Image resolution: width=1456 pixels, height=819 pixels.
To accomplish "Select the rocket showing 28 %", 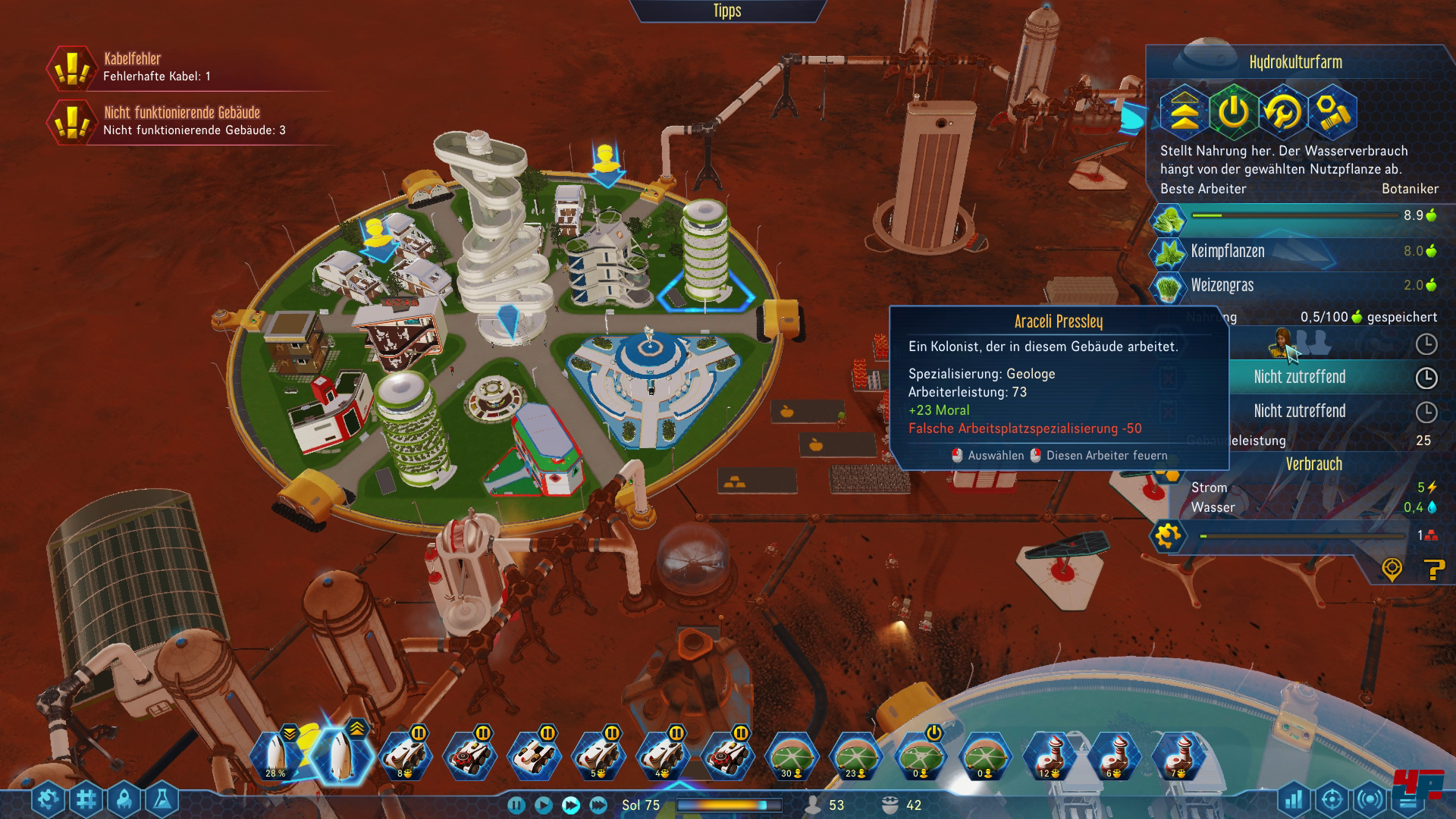I will tap(275, 757).
